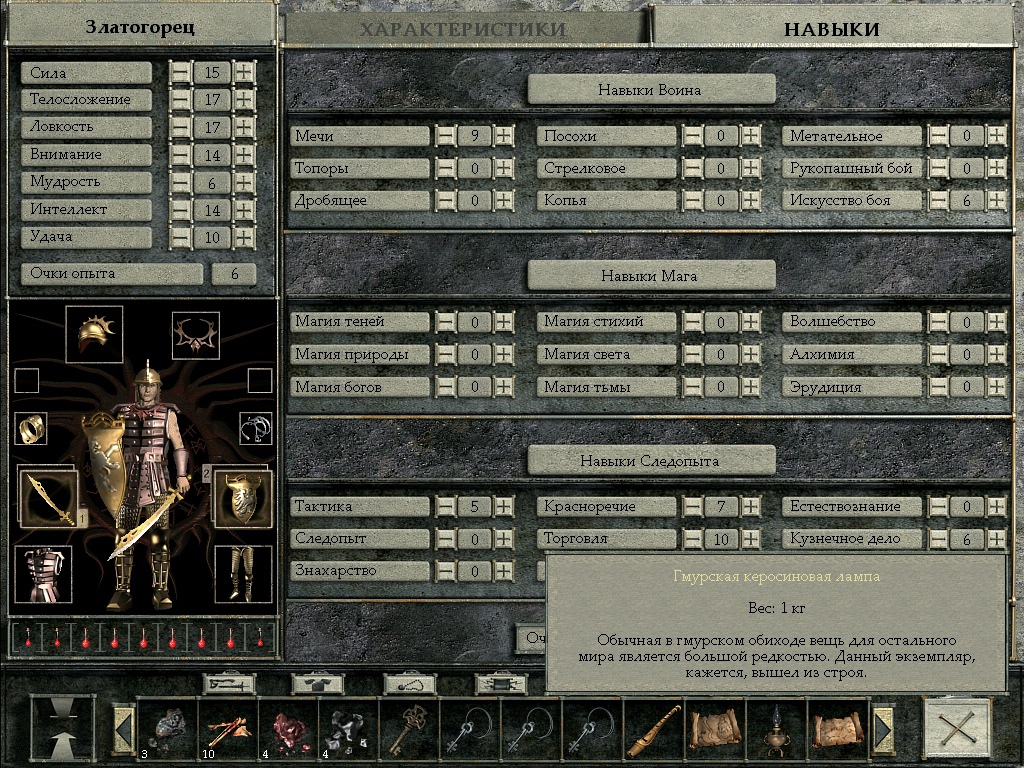This screenshot has width=1024, height=768.
Task: Increase the Сила attribute by one
Action: (244, 73)
